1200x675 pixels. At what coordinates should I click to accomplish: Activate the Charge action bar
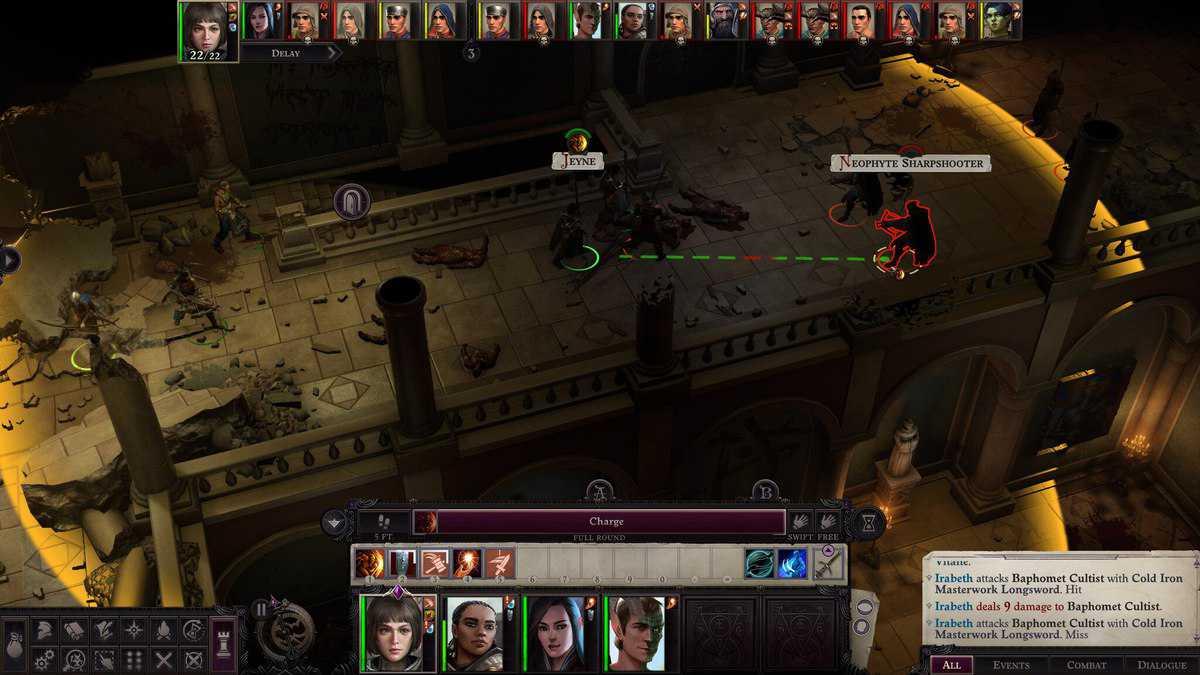pyautogui.click(x=606, y=522)
